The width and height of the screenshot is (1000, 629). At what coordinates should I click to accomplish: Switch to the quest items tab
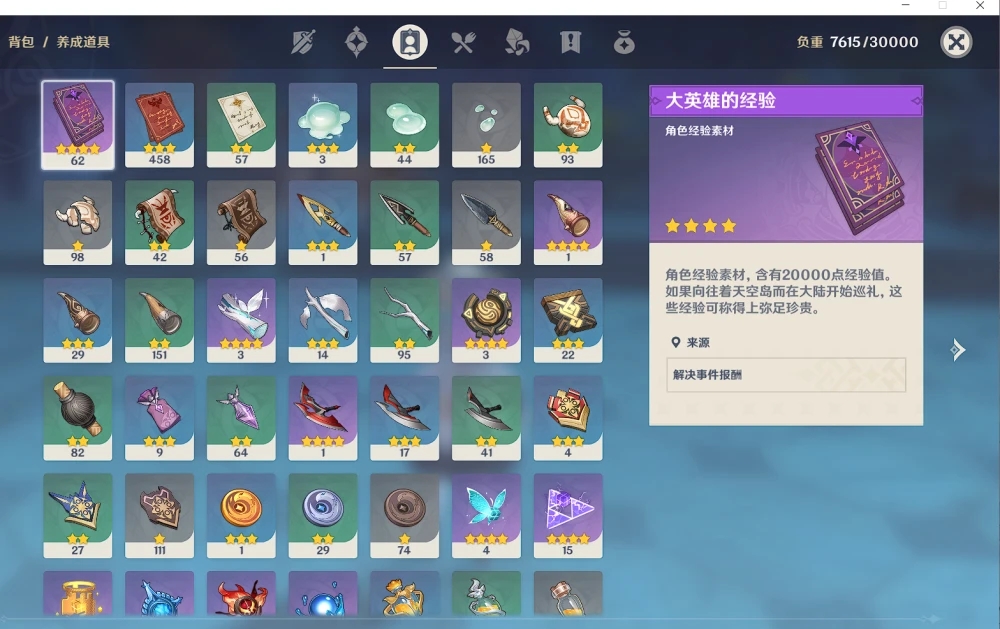coord(571,42)
